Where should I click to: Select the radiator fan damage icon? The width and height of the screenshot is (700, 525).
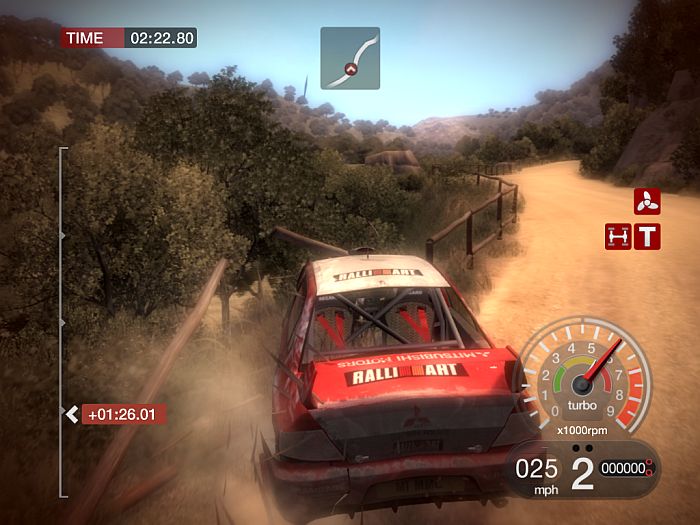click(646, 201)
